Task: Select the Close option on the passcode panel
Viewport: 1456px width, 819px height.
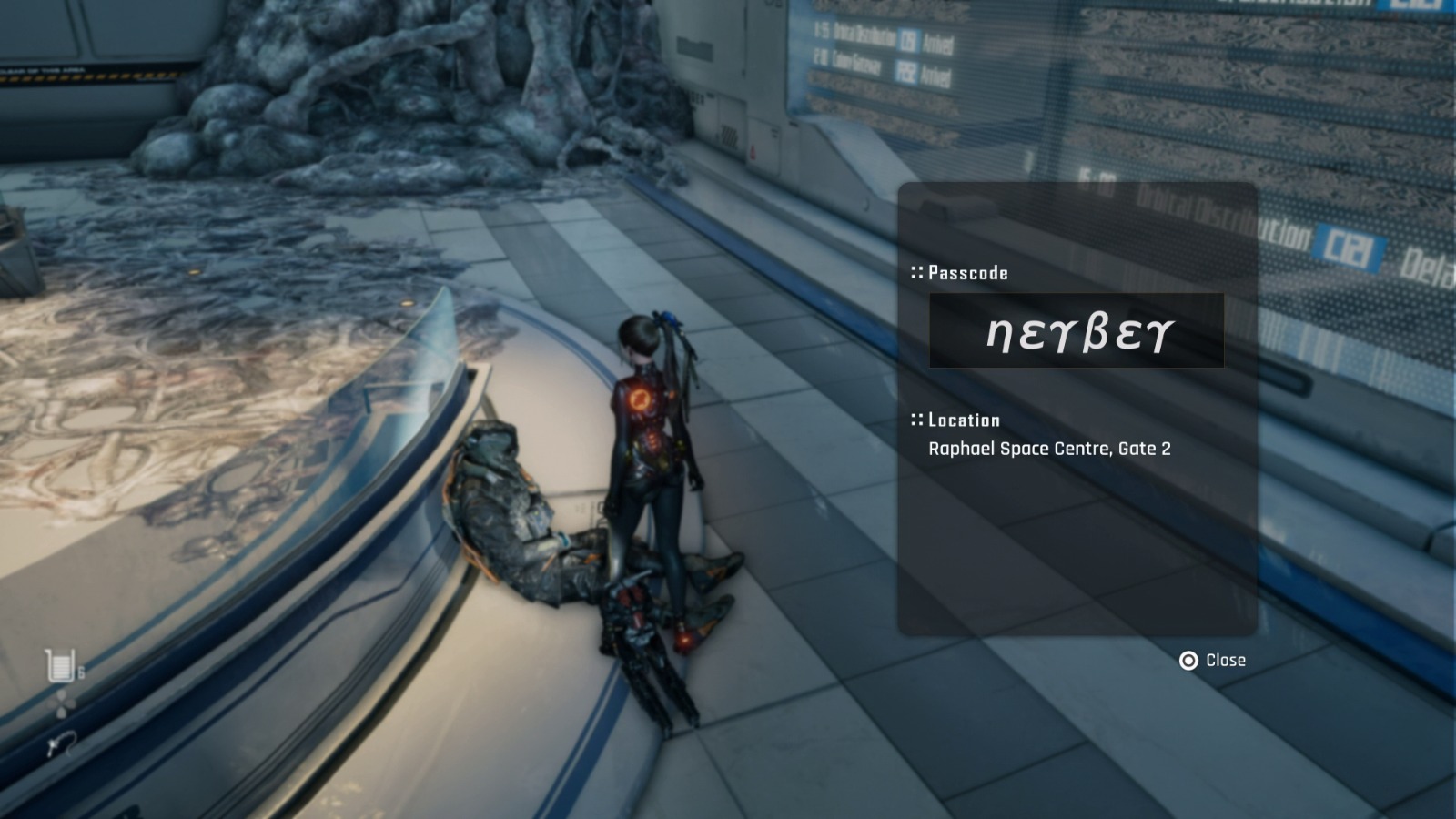Action: (x=1228, y=661)
